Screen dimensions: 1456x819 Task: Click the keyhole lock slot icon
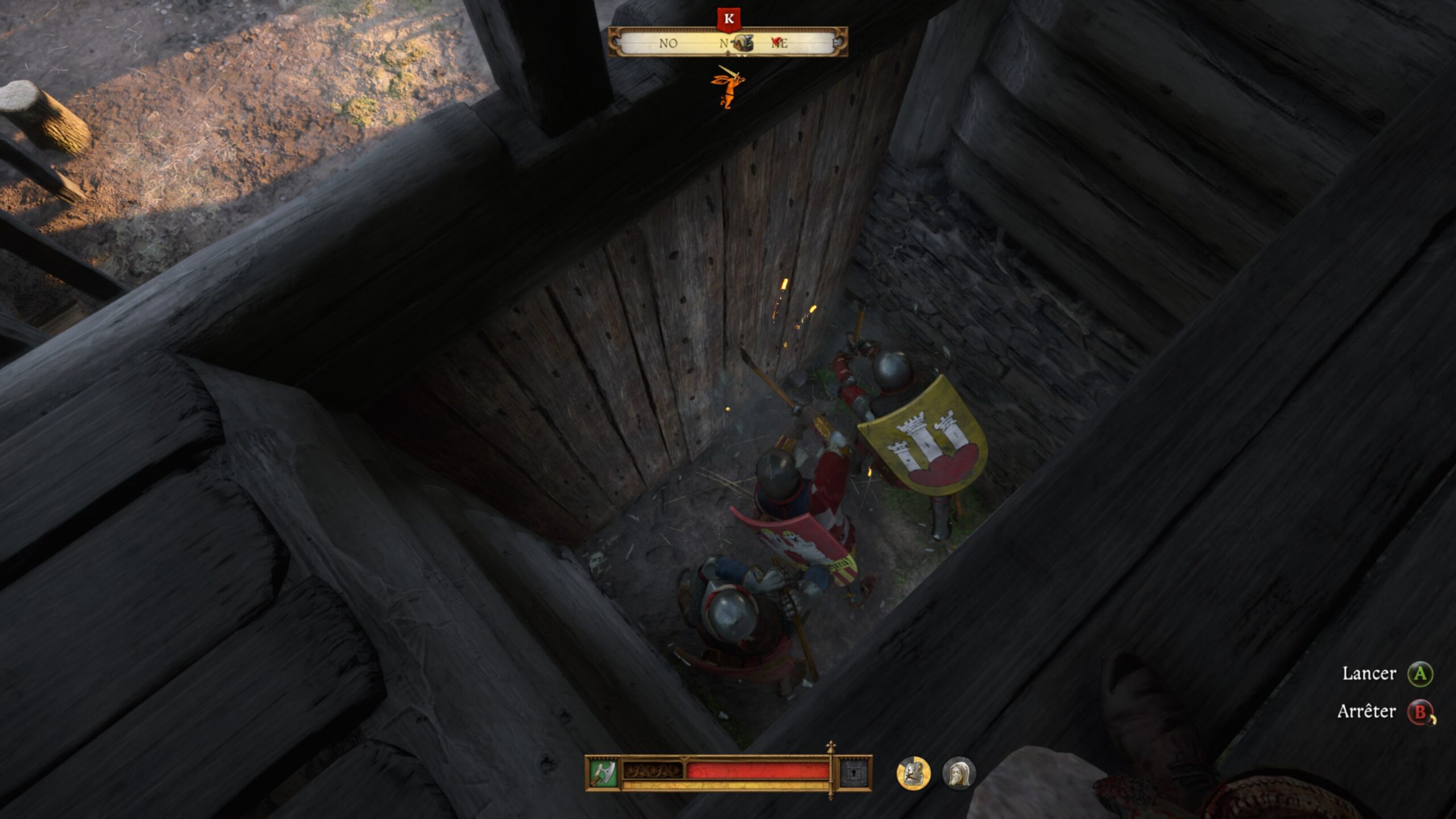pyautogui.click(x=855, y=773)
